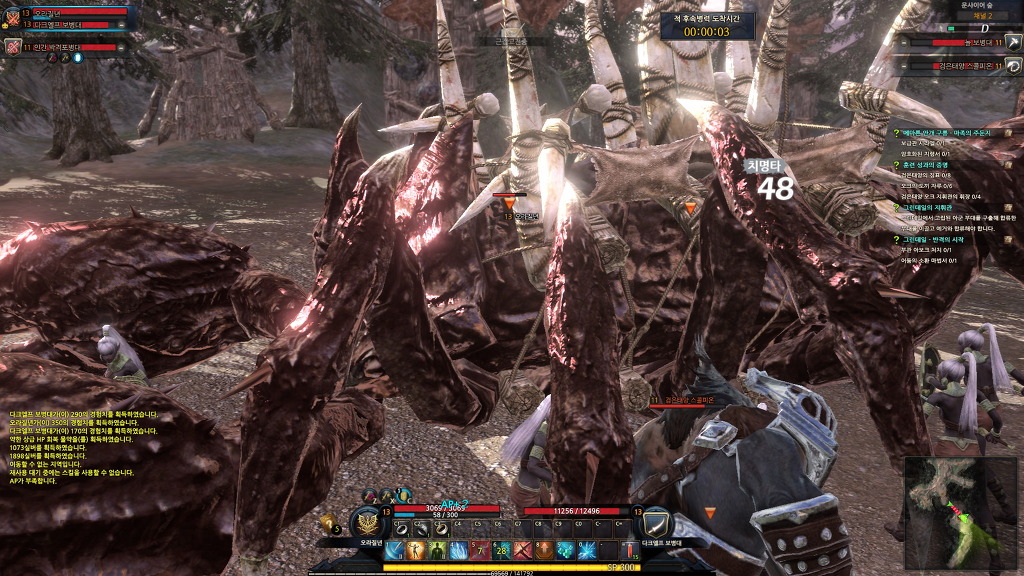This screenshot has height=576, width=1024.
Task: Select the troop emblem with curved sword
Action: click(656, 522)
